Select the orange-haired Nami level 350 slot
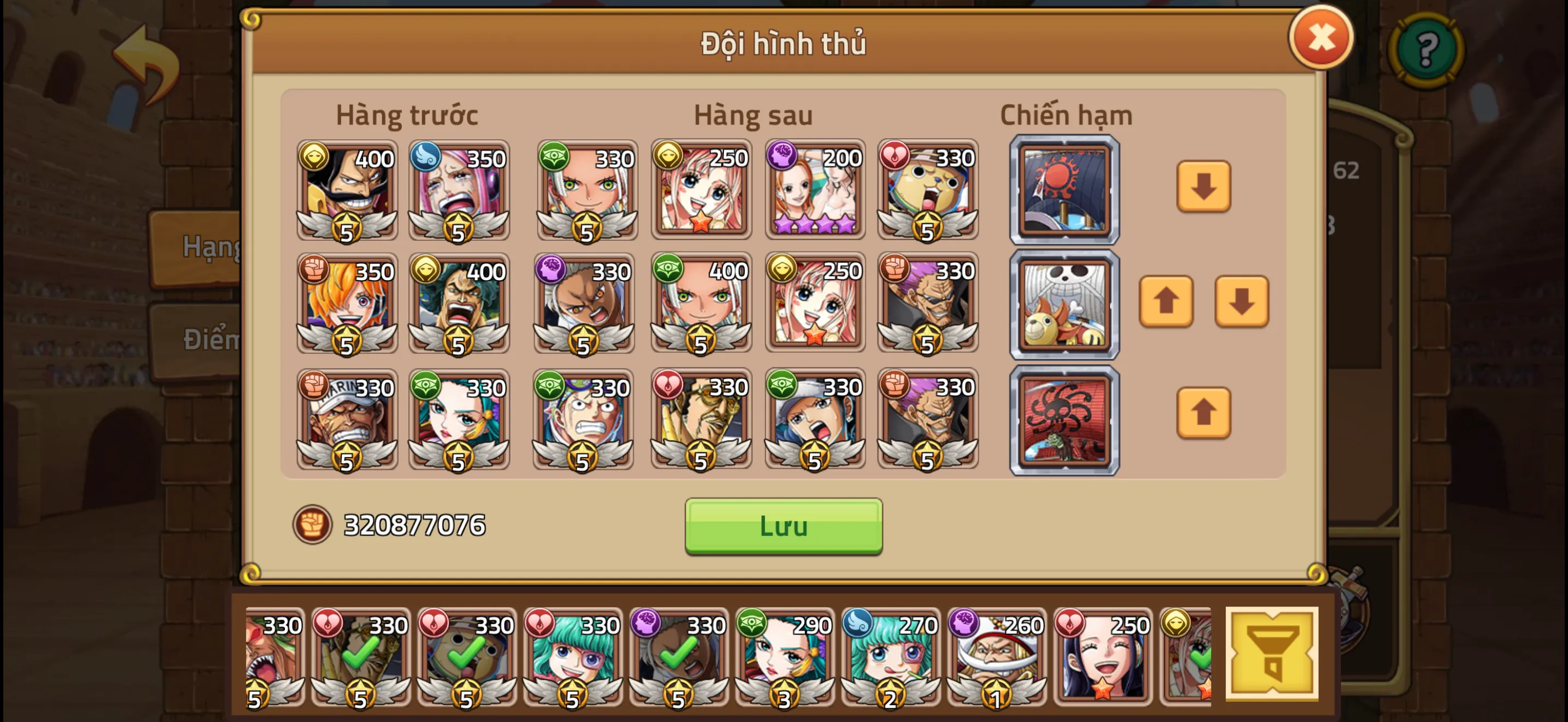1568x722 pixels. pyautogui.click(x=347, y=302)
